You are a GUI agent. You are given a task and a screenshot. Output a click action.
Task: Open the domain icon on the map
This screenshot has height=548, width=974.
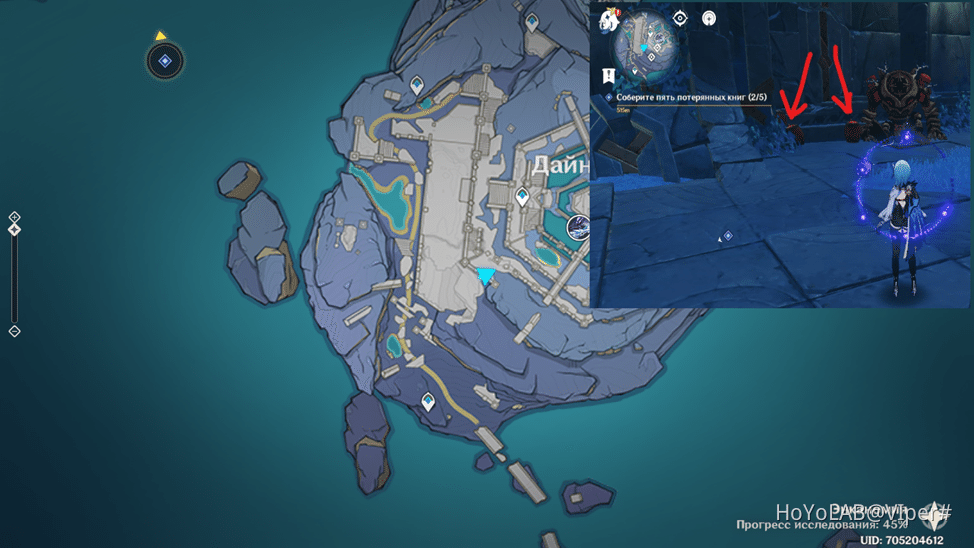coord(578,228)
